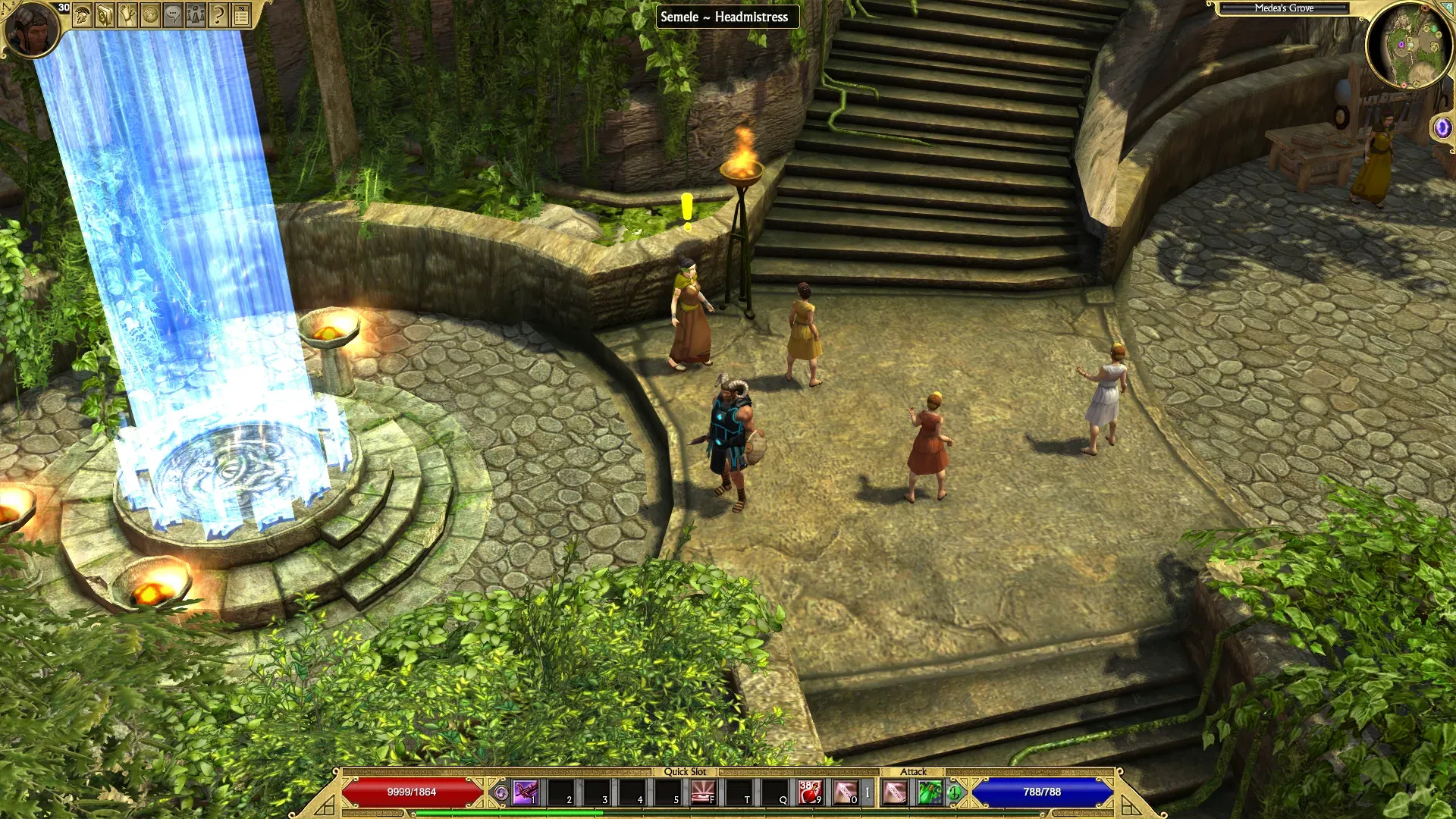Image resolution: width=1456 pixels, height=819 pixels.
Task: Use the skill in quick slot F
Action: pyautogui.click(x=704, y=792)
